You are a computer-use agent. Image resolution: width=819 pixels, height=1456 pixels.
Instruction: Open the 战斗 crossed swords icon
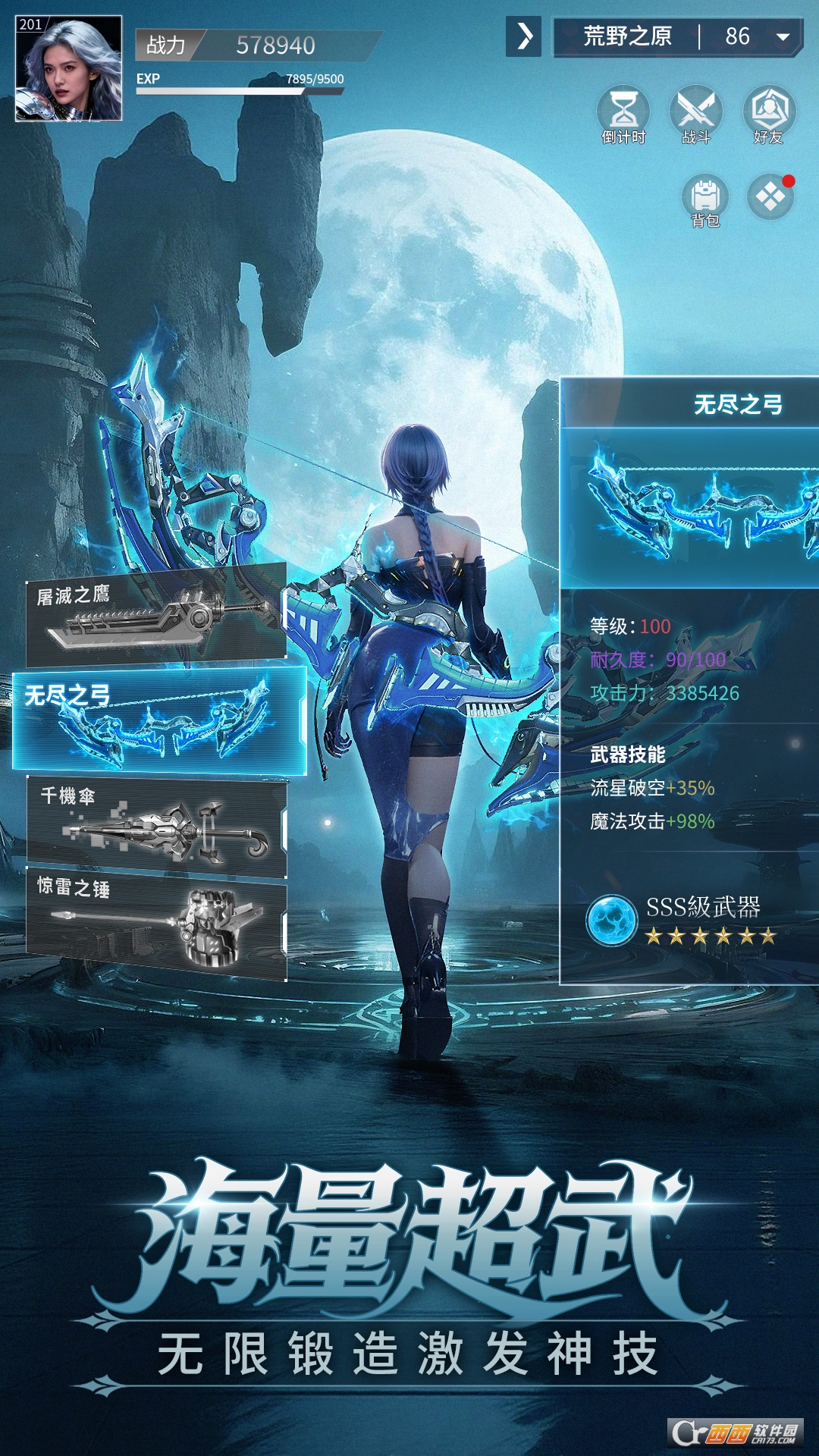[x=695, y=114]
